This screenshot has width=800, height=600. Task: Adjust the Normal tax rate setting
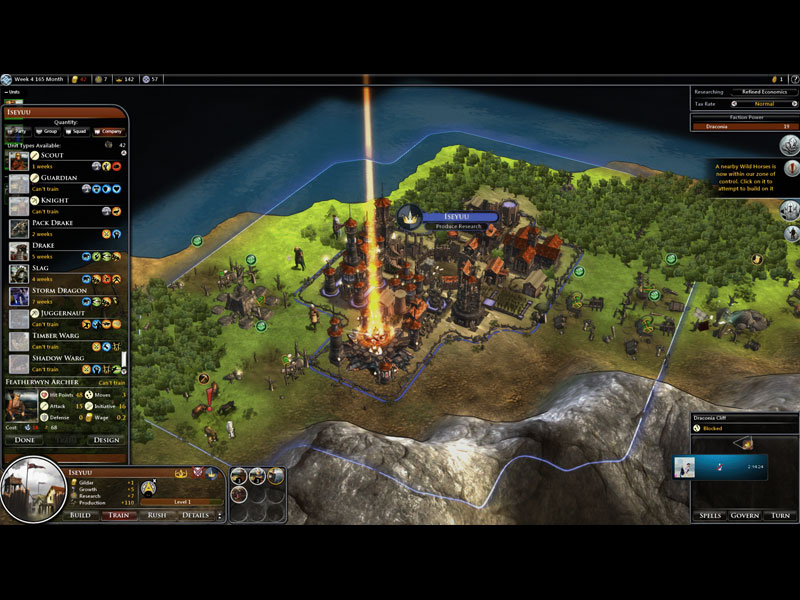[764, 103]
